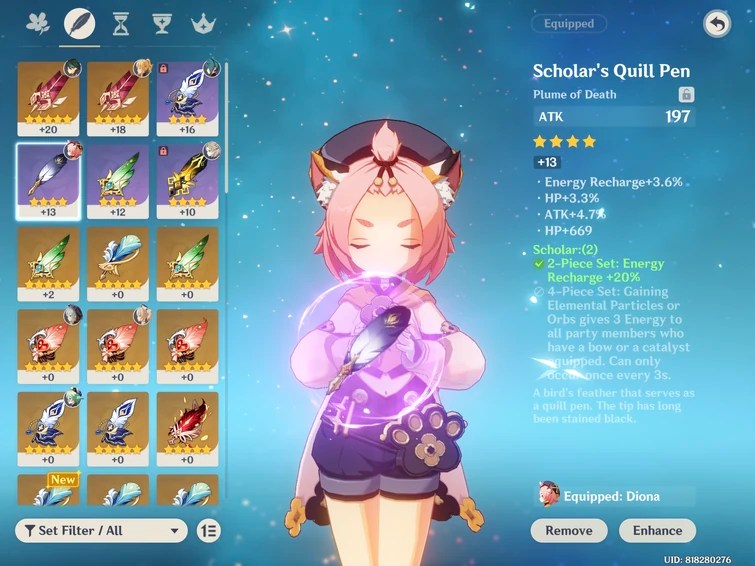Switch to the Flower of Life tab
The width and height of the screenshot is (755, 566).
click(x=38, y=23)
